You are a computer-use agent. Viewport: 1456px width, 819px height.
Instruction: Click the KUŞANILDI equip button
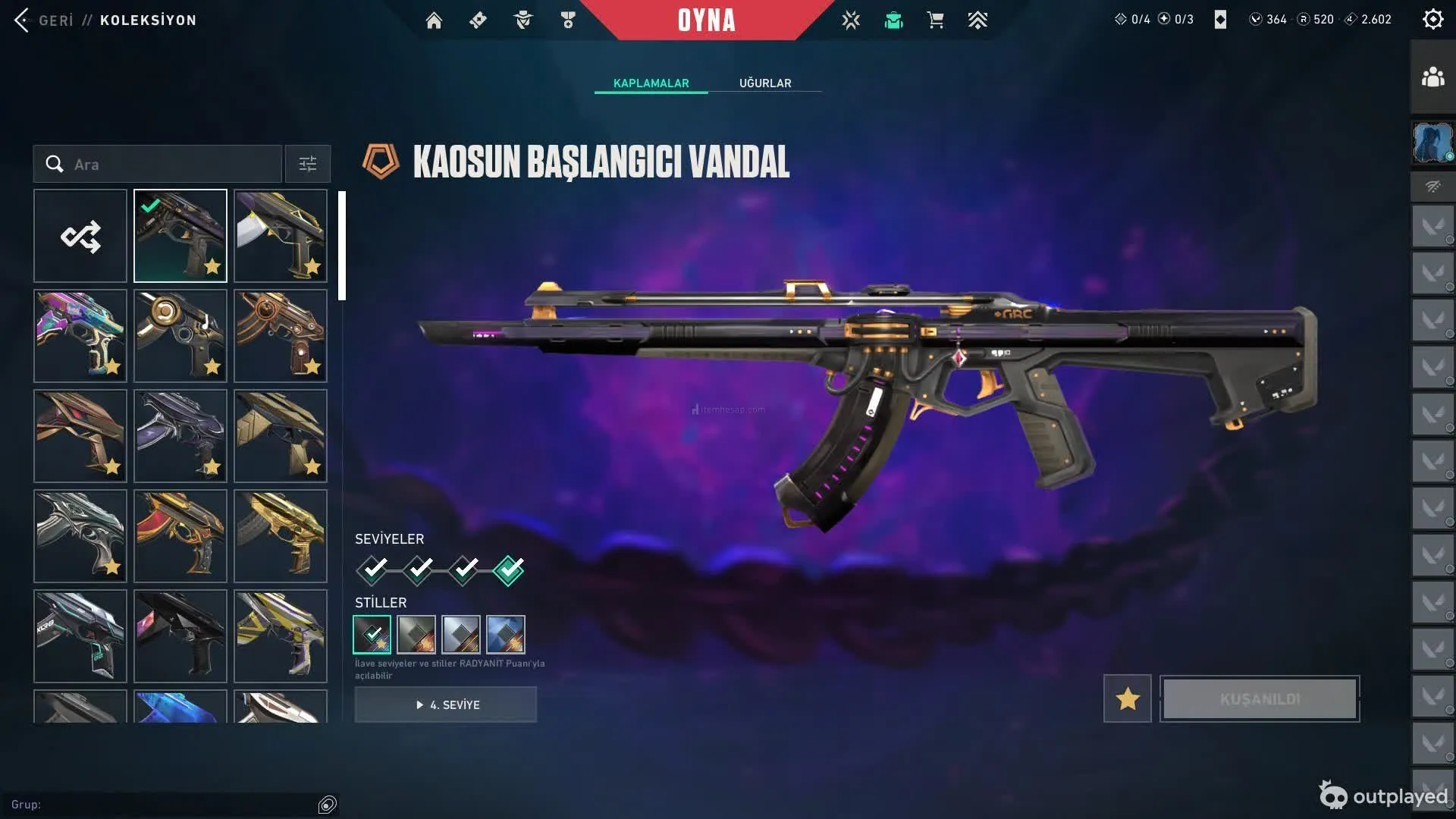[1260, 699]
